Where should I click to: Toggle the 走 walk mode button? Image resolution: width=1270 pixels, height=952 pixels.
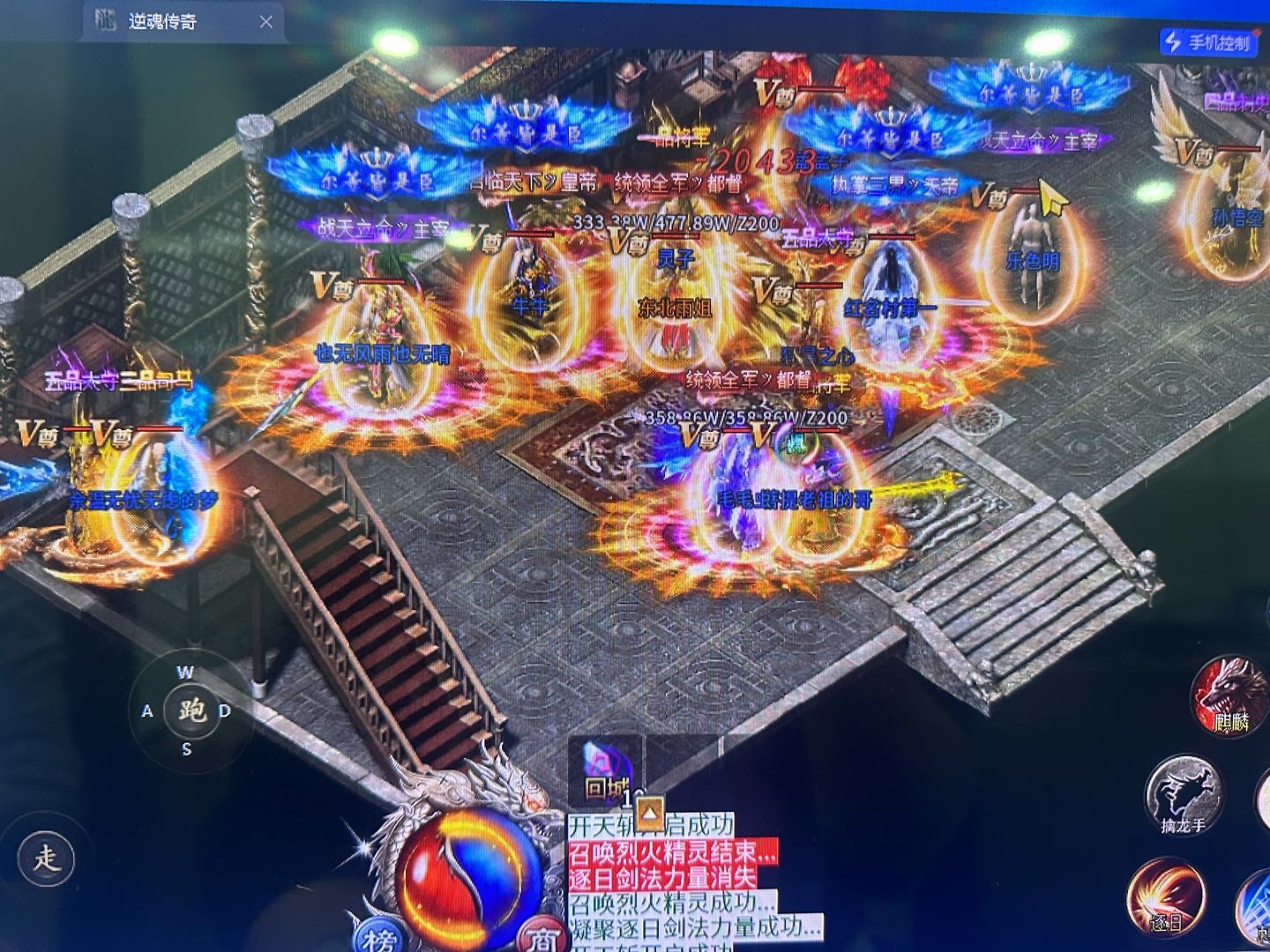[x=46, y=858]
